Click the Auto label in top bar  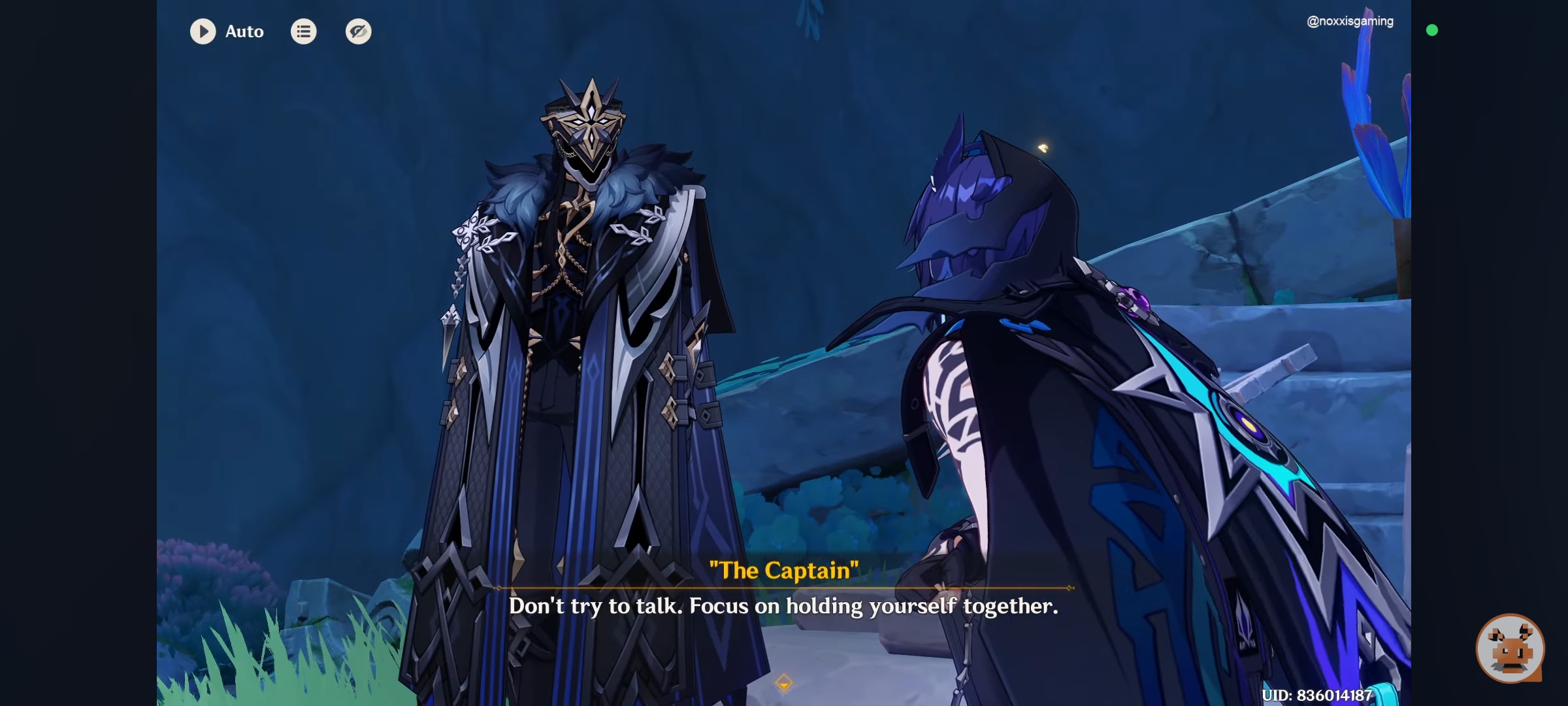[244, 31]
